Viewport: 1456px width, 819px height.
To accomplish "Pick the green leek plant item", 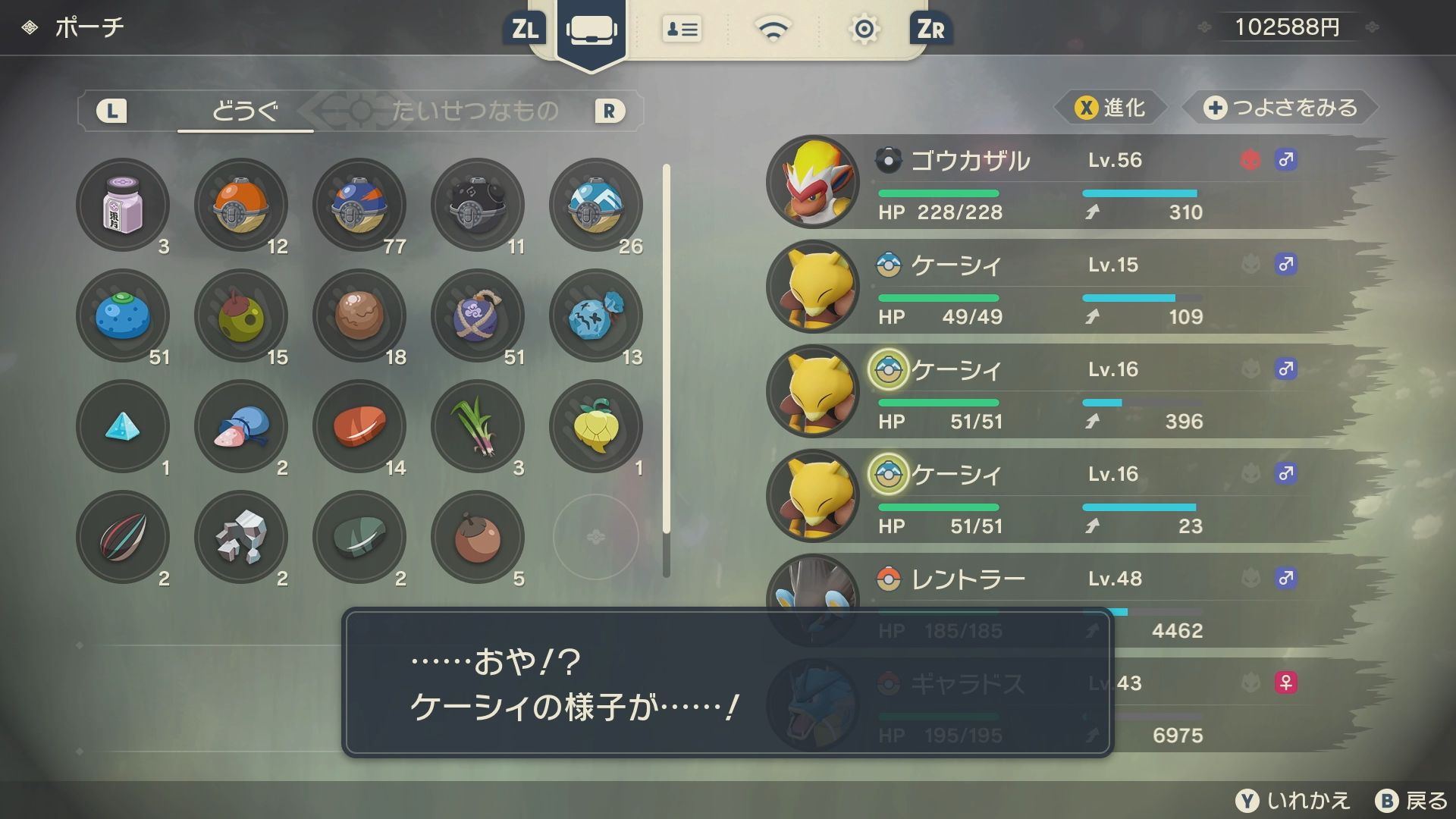I will tap(478, 426).
